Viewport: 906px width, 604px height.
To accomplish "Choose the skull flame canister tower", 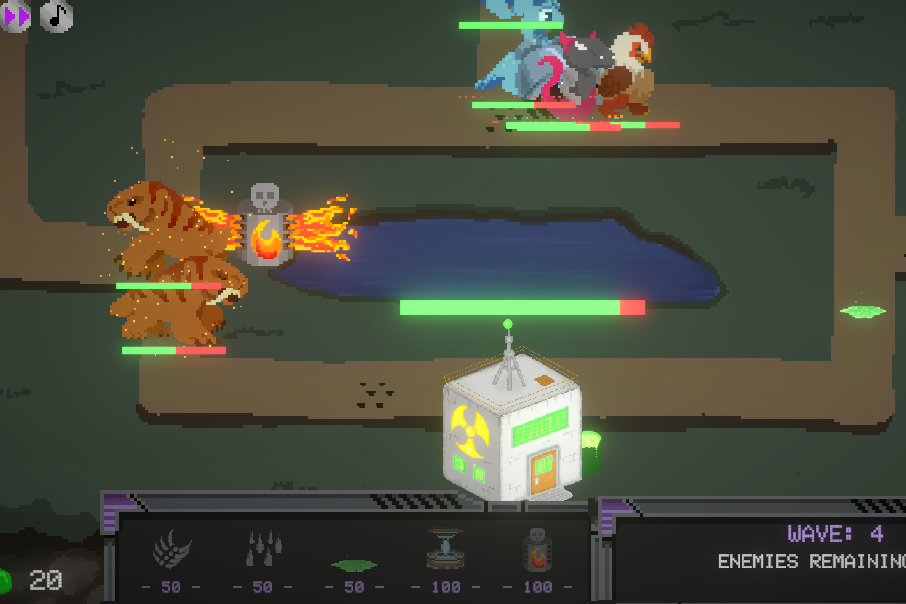I will click(538, 549).
